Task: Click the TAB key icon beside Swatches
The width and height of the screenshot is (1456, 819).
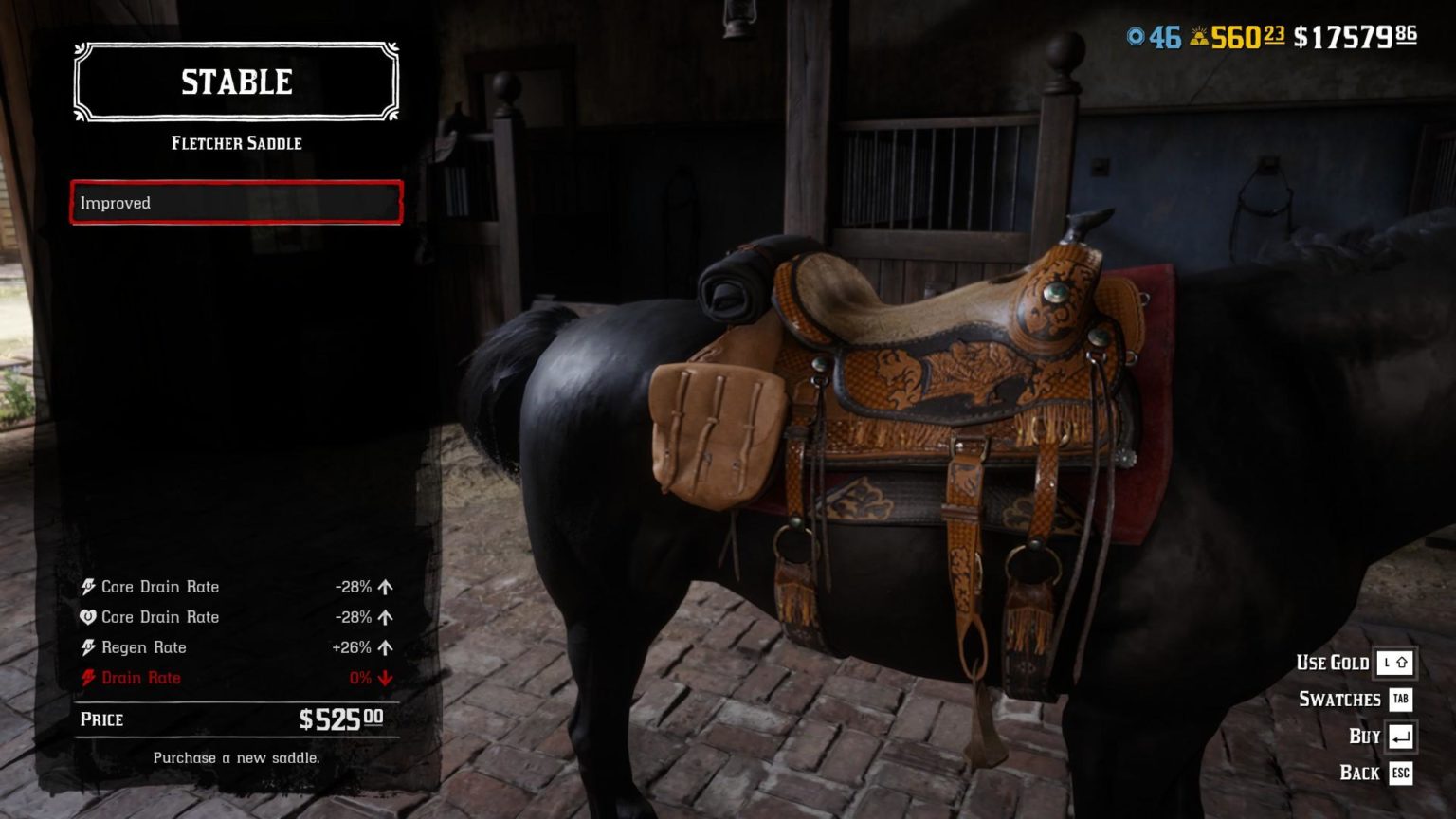Action: tap(1400, 700)
